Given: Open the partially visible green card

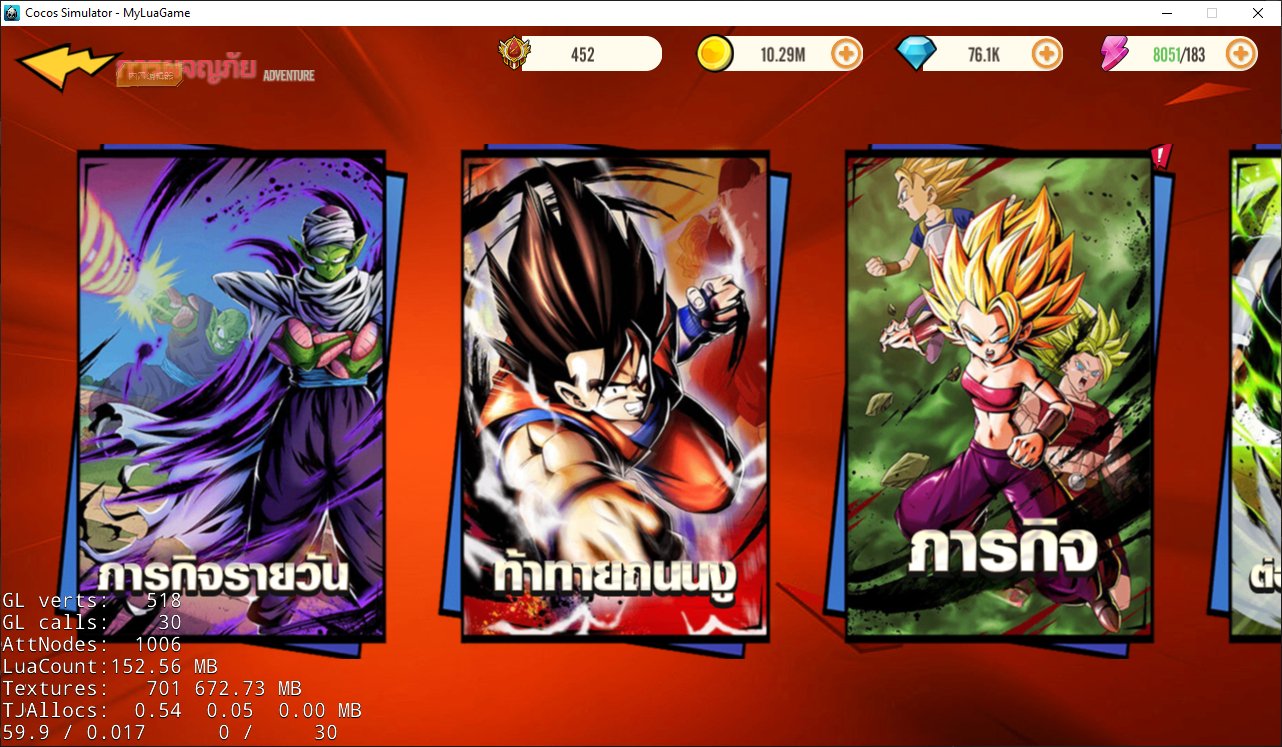Looking at the screenshot, I should pyautogui.click(x=1256, y=395).
